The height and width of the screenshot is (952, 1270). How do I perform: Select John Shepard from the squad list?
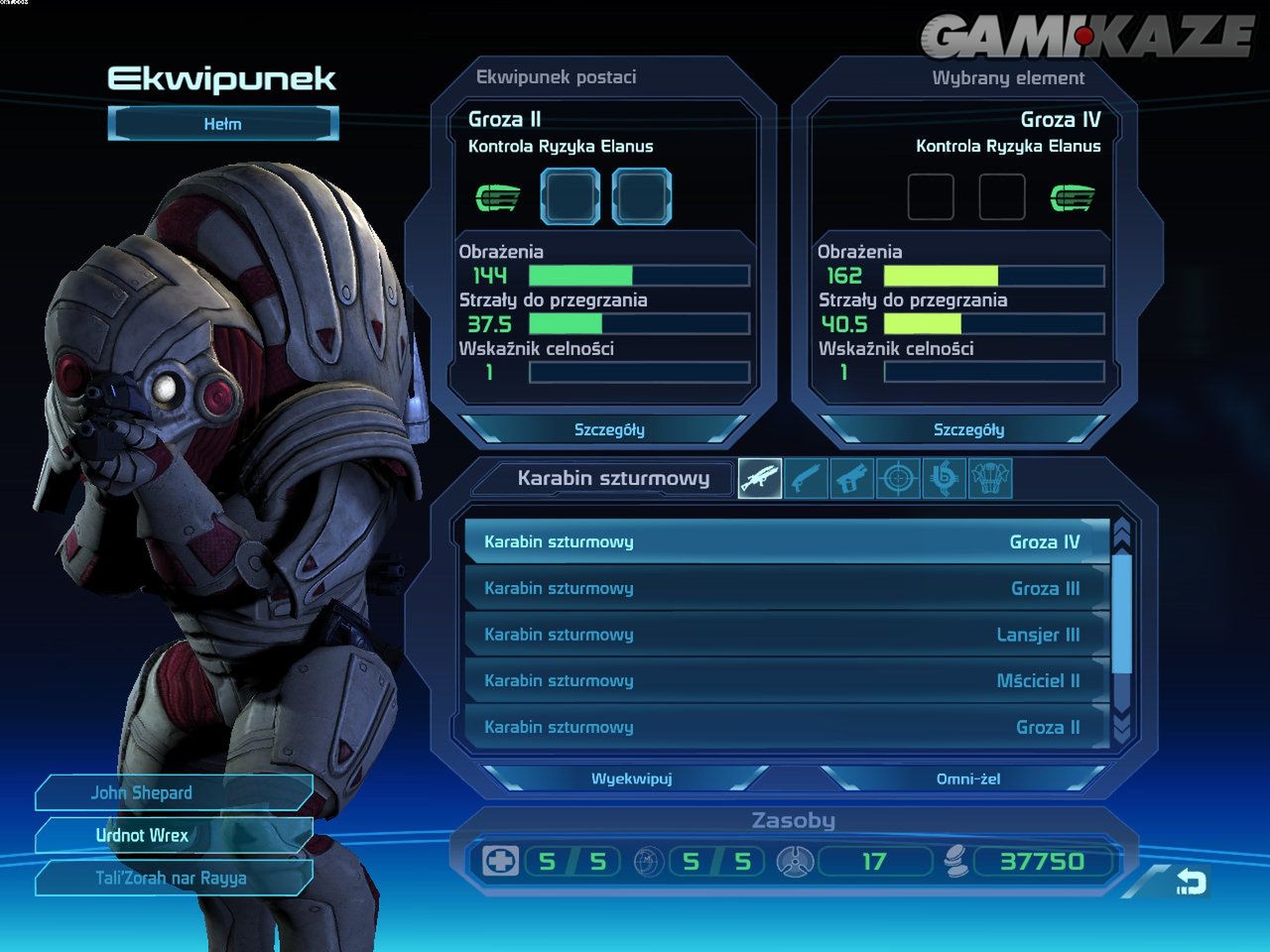pos(174,792)
